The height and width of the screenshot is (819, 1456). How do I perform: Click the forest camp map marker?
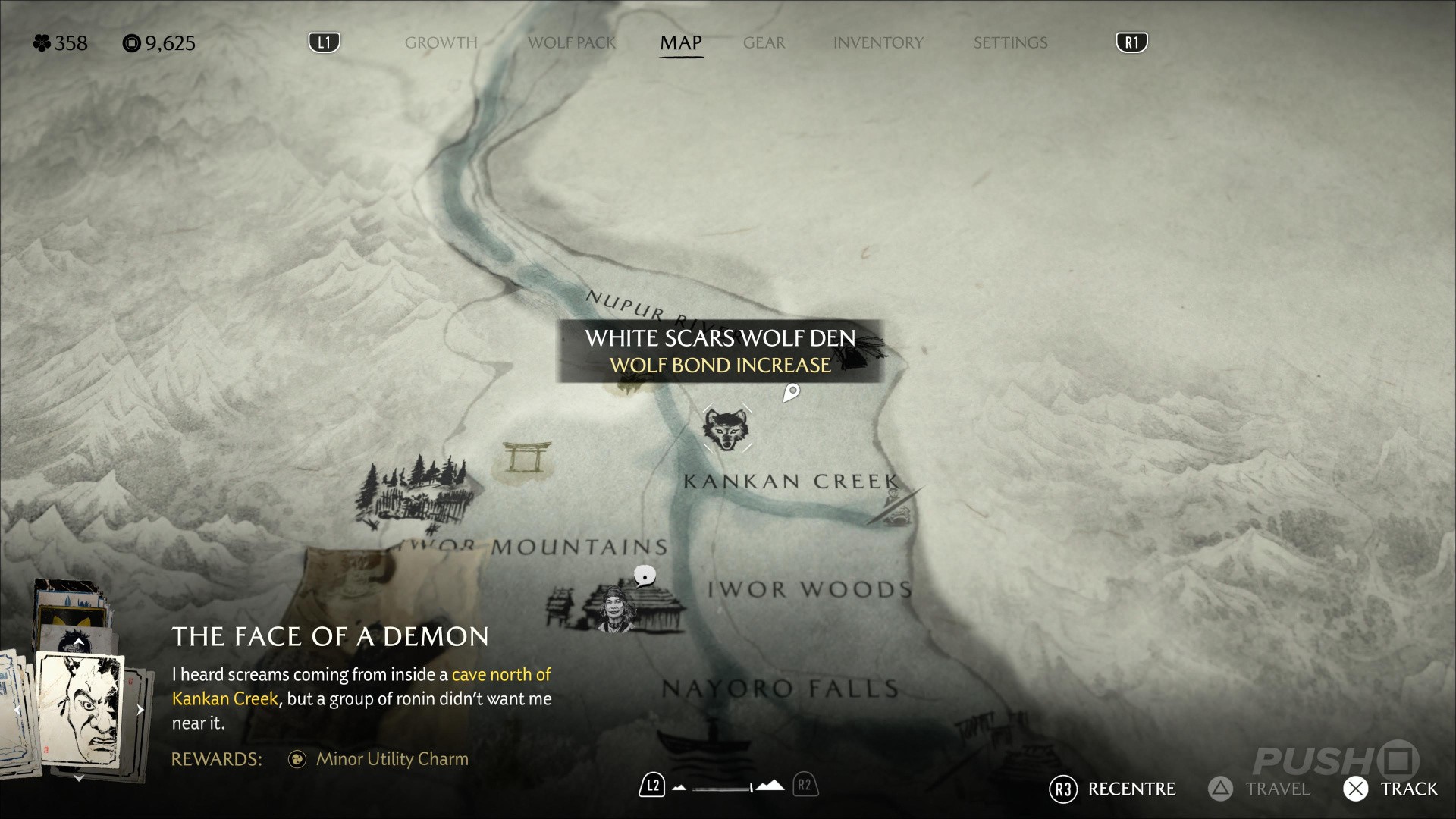(413, 489)
